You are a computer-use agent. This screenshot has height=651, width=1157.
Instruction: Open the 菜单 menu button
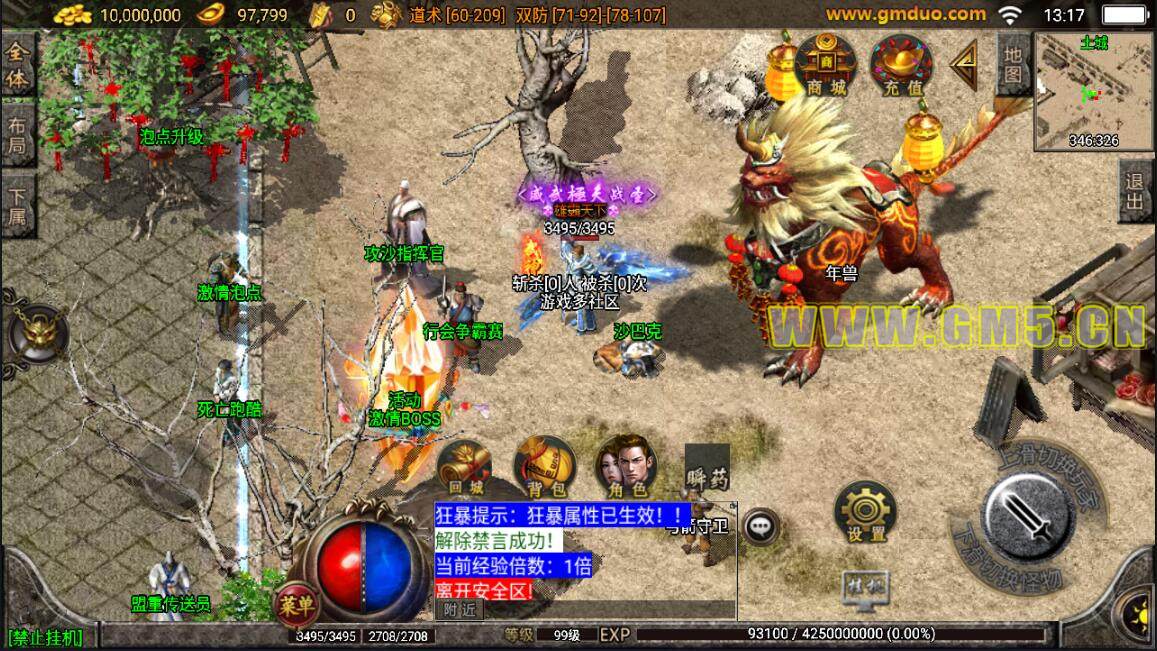click(x=297, y=604)
